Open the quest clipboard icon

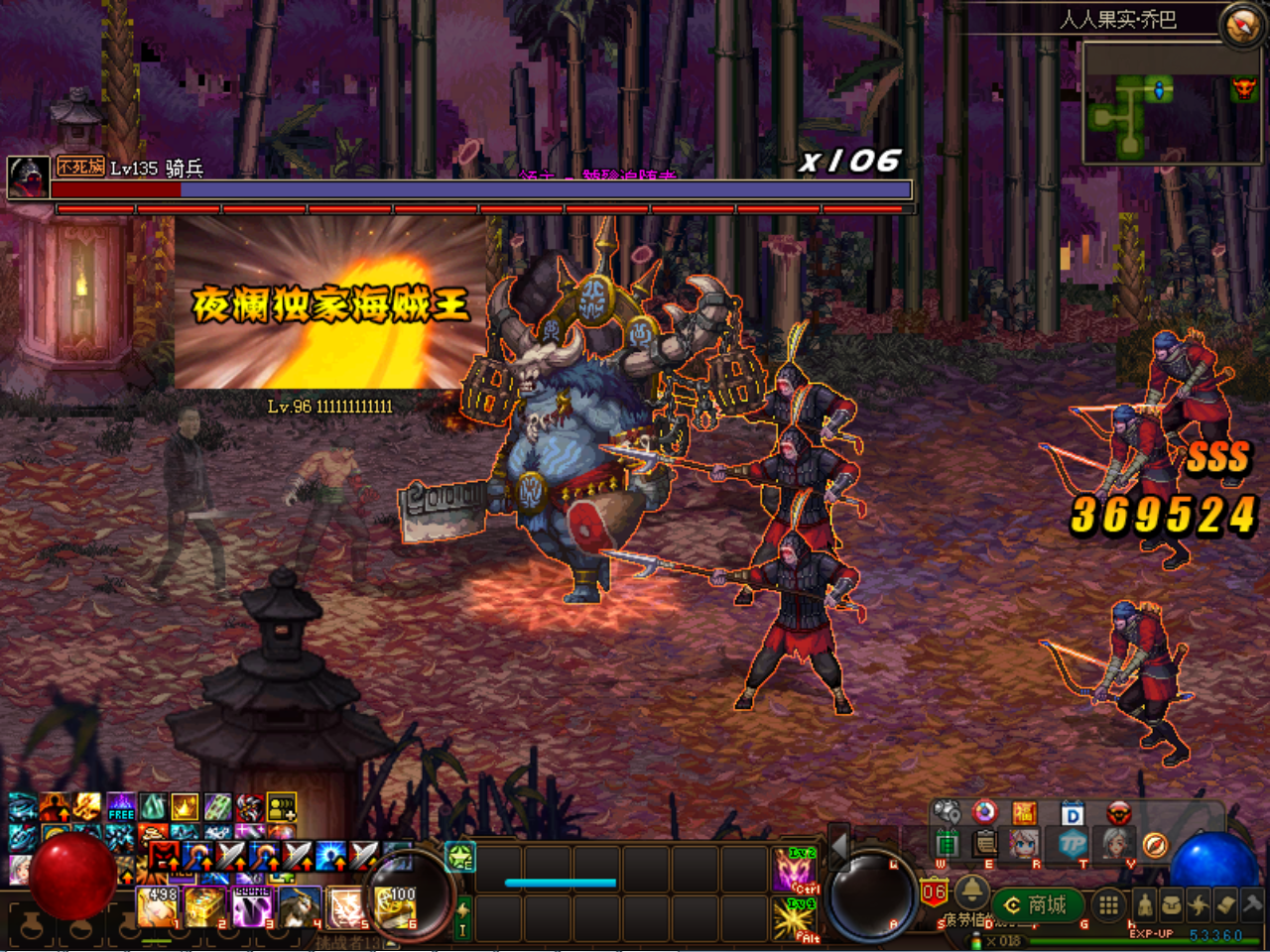pos(984,843)
